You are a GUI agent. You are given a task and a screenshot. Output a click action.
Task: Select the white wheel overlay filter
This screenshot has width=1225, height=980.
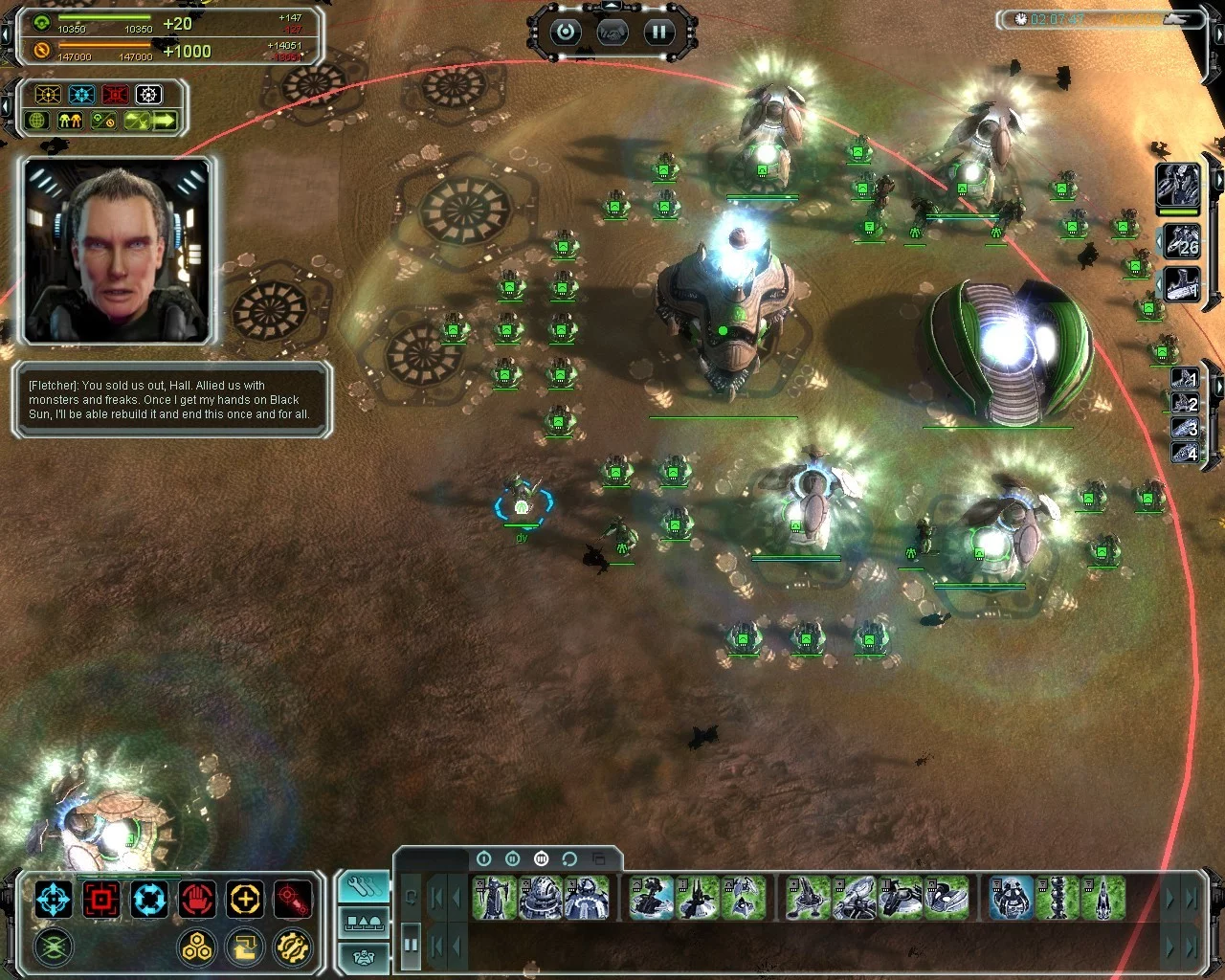[148, 95]
